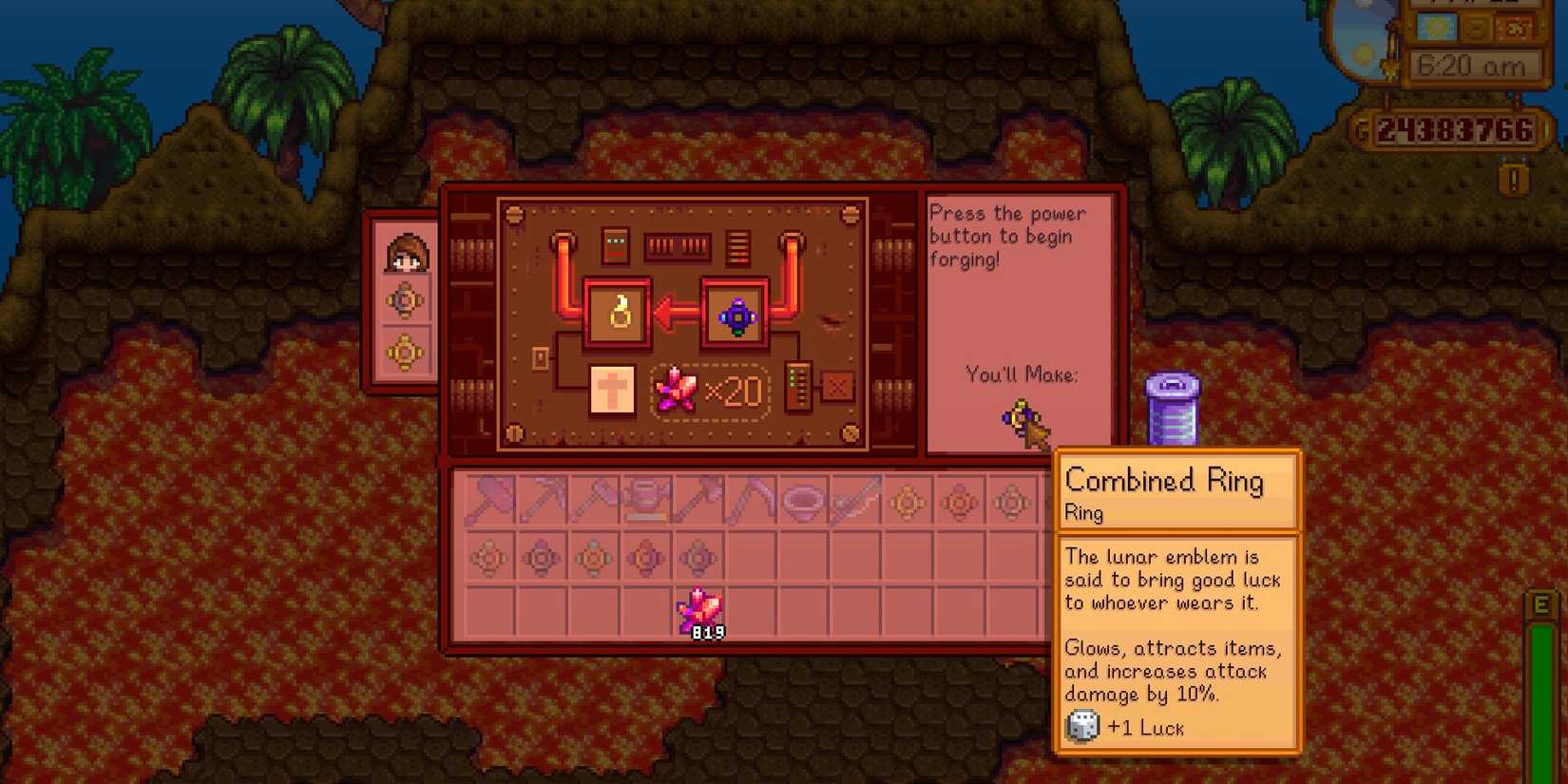Pick up the fishing rod
The image size is (1568, 784).
click(857, 502)
